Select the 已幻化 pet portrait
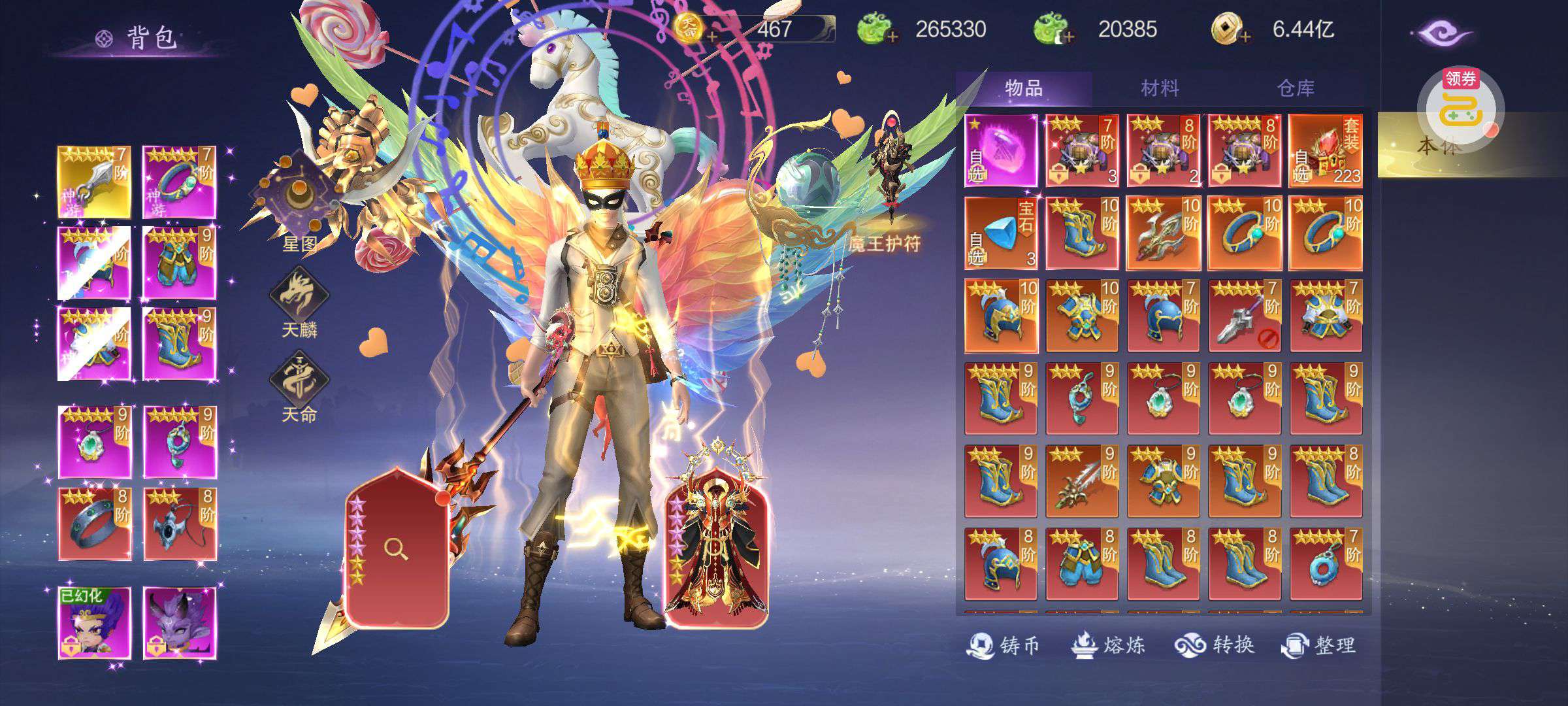The width and height of the screenshot is (1568, 706). 95,623
